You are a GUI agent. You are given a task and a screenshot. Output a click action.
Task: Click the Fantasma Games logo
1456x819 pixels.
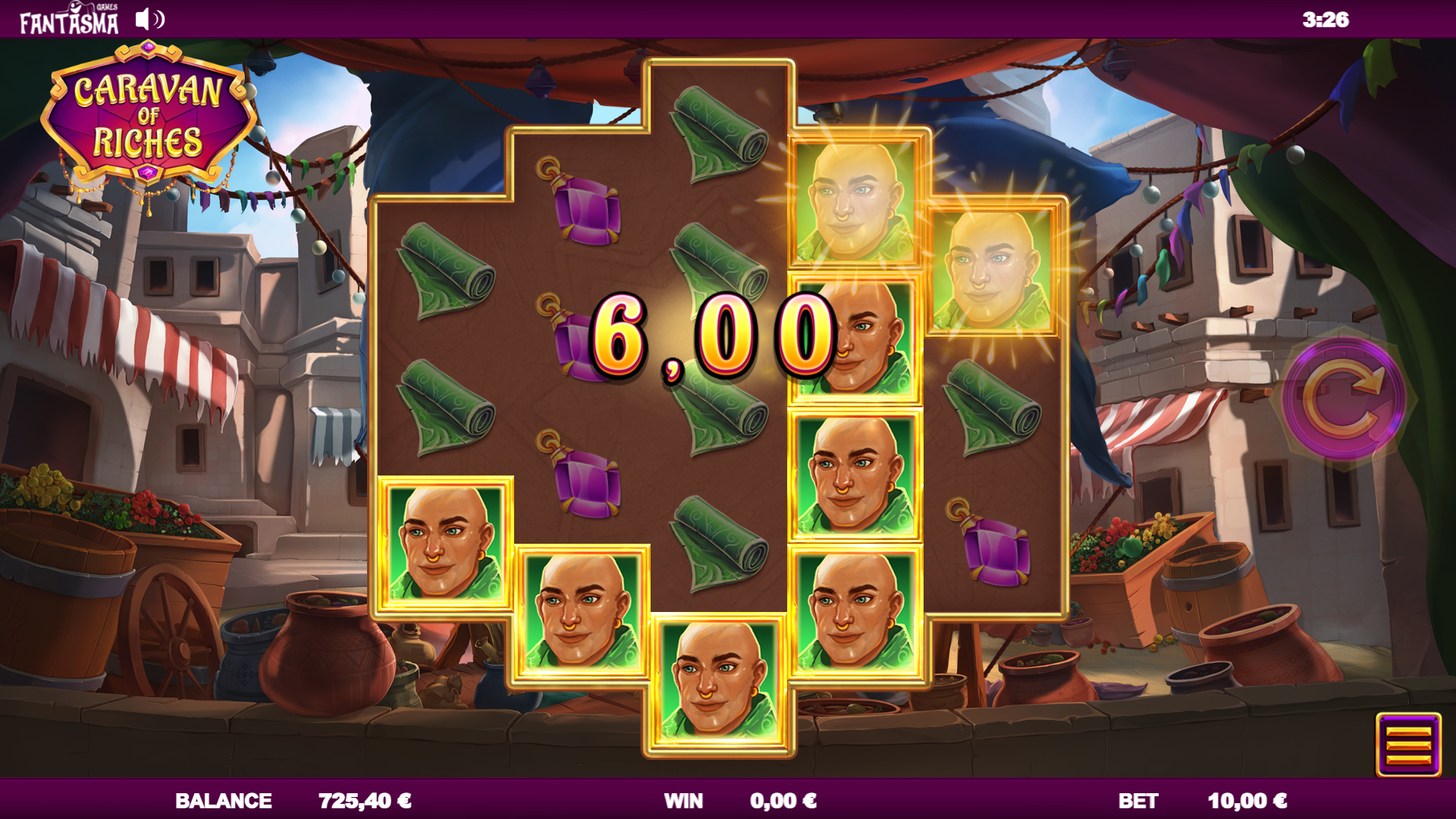tap(69, 20)
